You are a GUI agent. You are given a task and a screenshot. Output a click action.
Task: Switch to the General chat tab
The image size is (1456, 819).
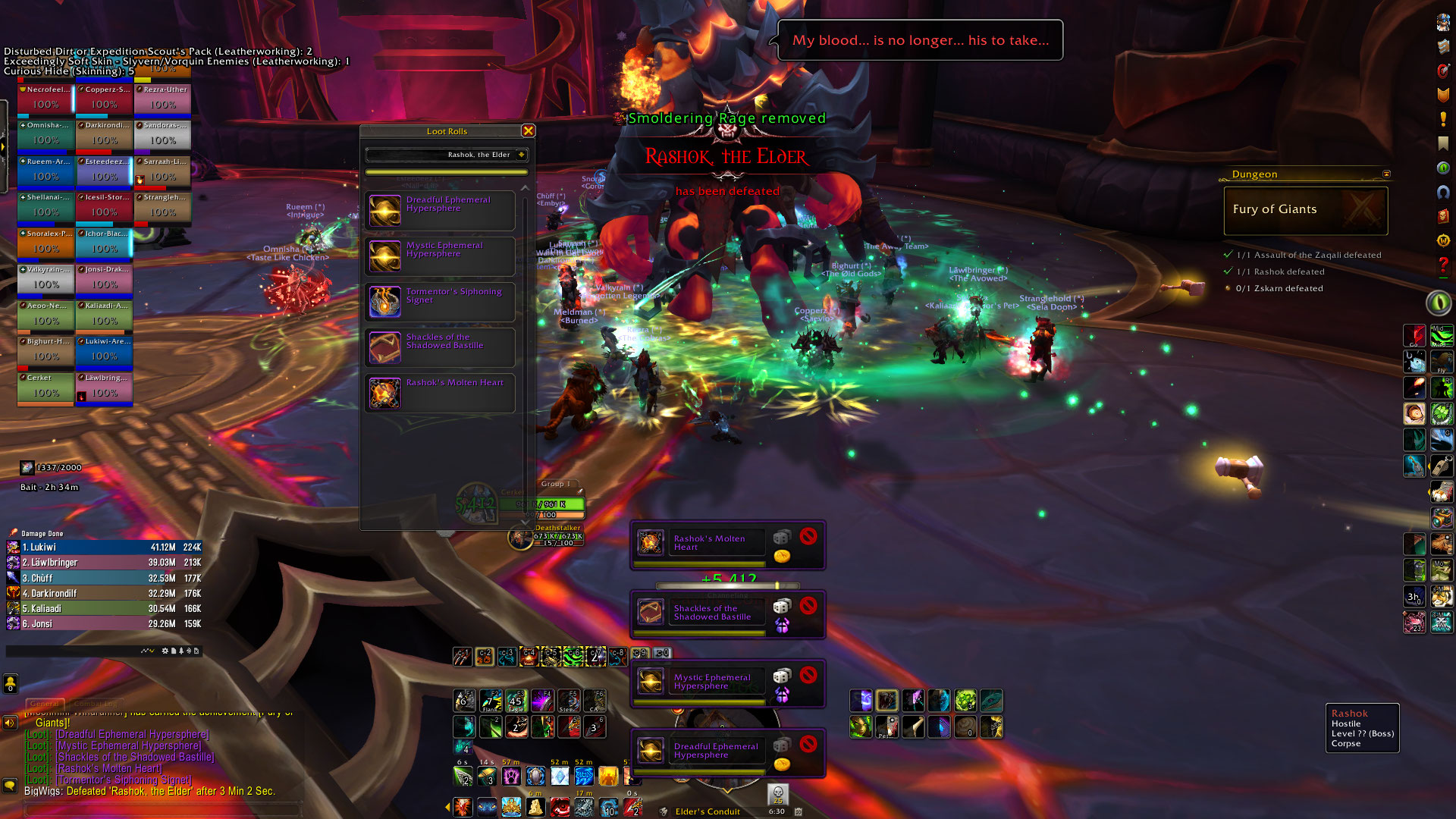pos(45,704)
